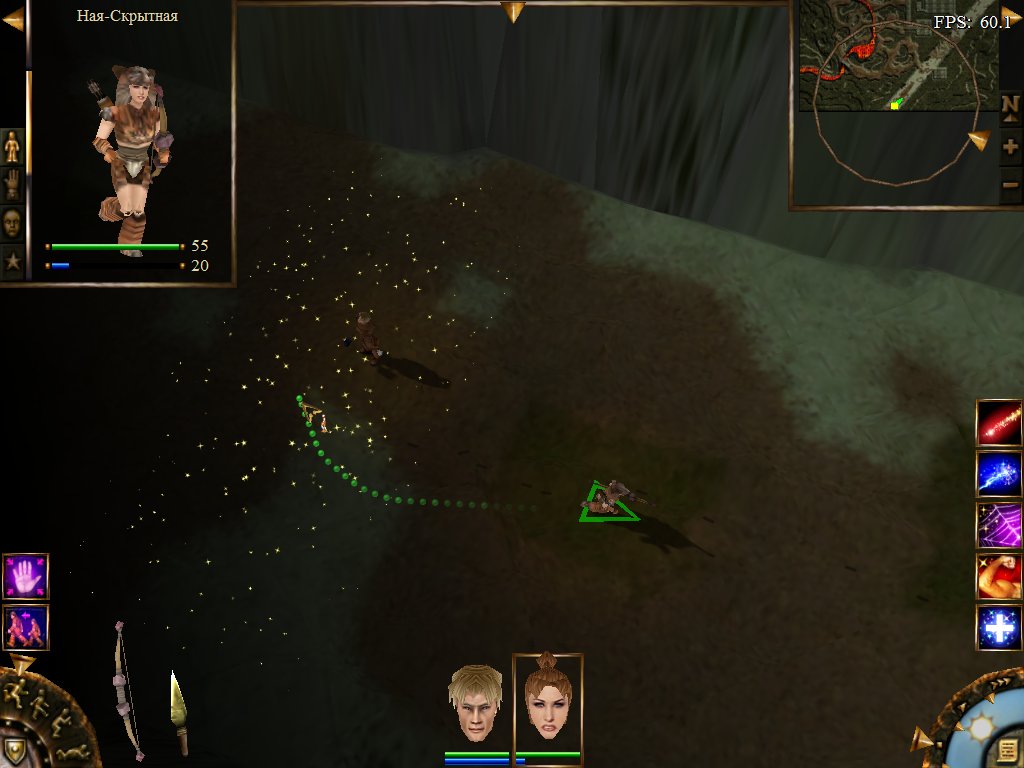Open the star tab in character panel
The image size is (1024, 768).
(x=12, y=262)
